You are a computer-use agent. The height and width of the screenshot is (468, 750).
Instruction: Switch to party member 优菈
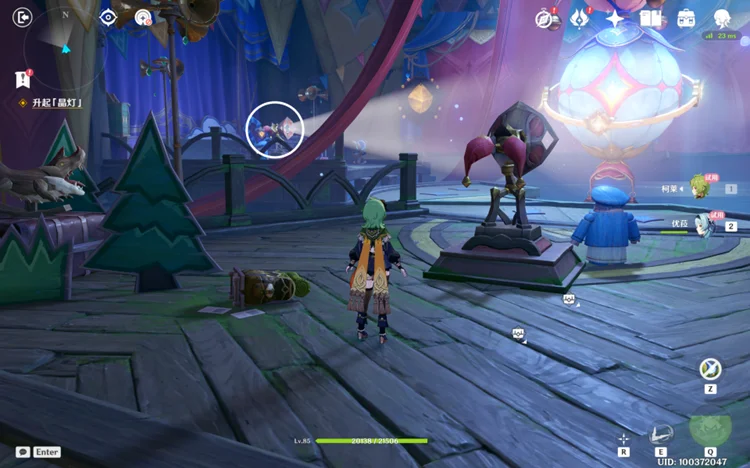pyautogui.click(x=705, y=224)
